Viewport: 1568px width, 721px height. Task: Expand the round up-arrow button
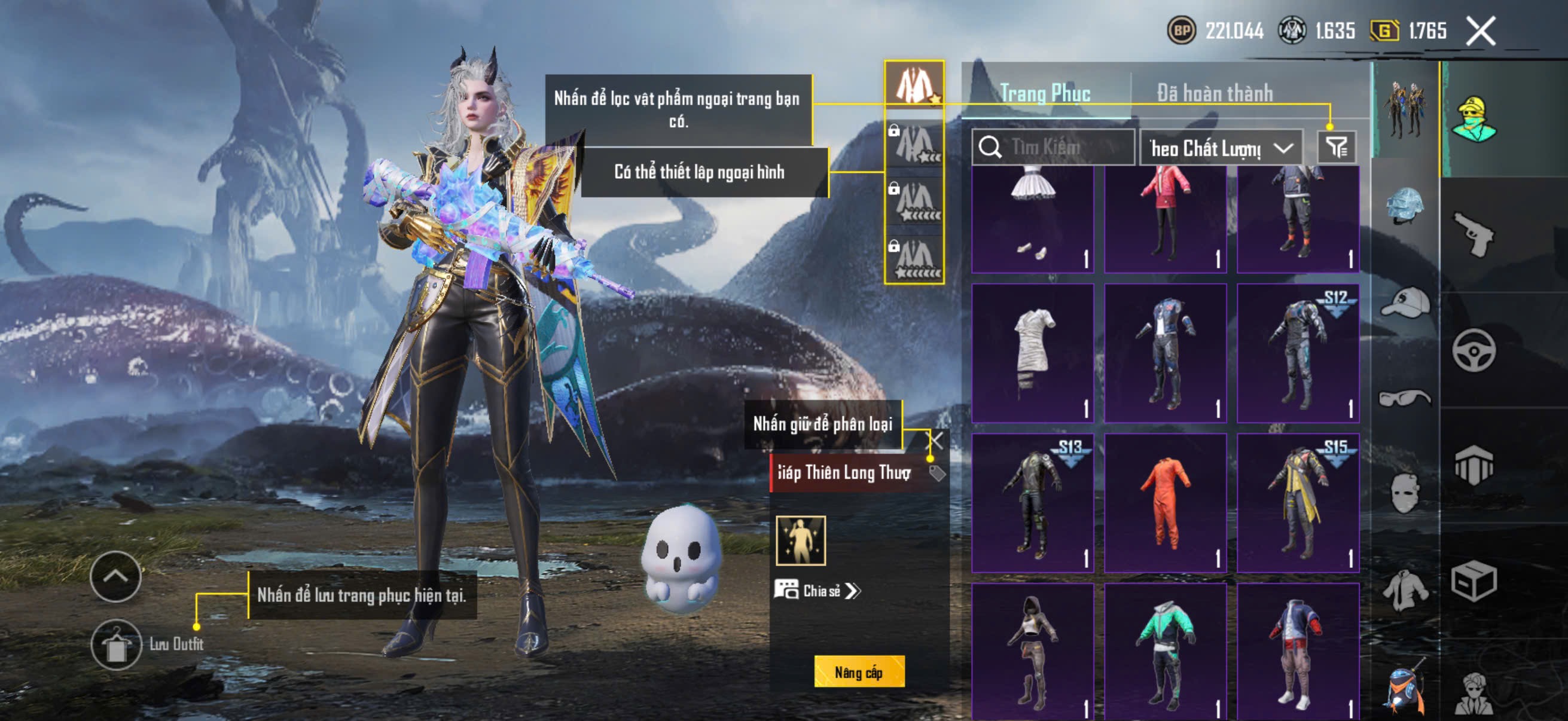click(115, 576)
